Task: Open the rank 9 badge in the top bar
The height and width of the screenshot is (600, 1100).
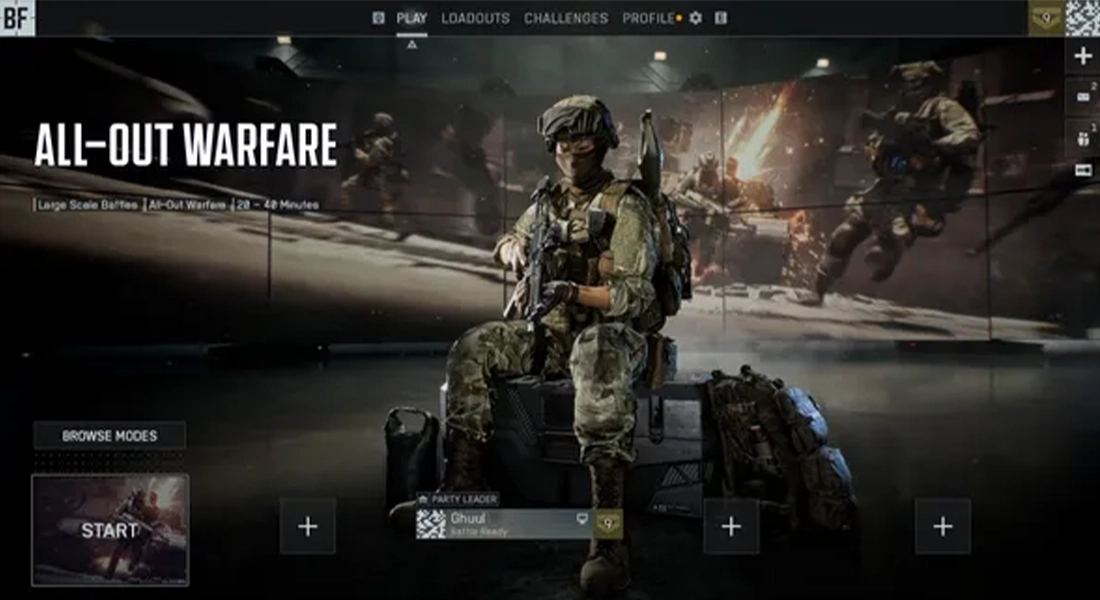Action: (1046, 18)
